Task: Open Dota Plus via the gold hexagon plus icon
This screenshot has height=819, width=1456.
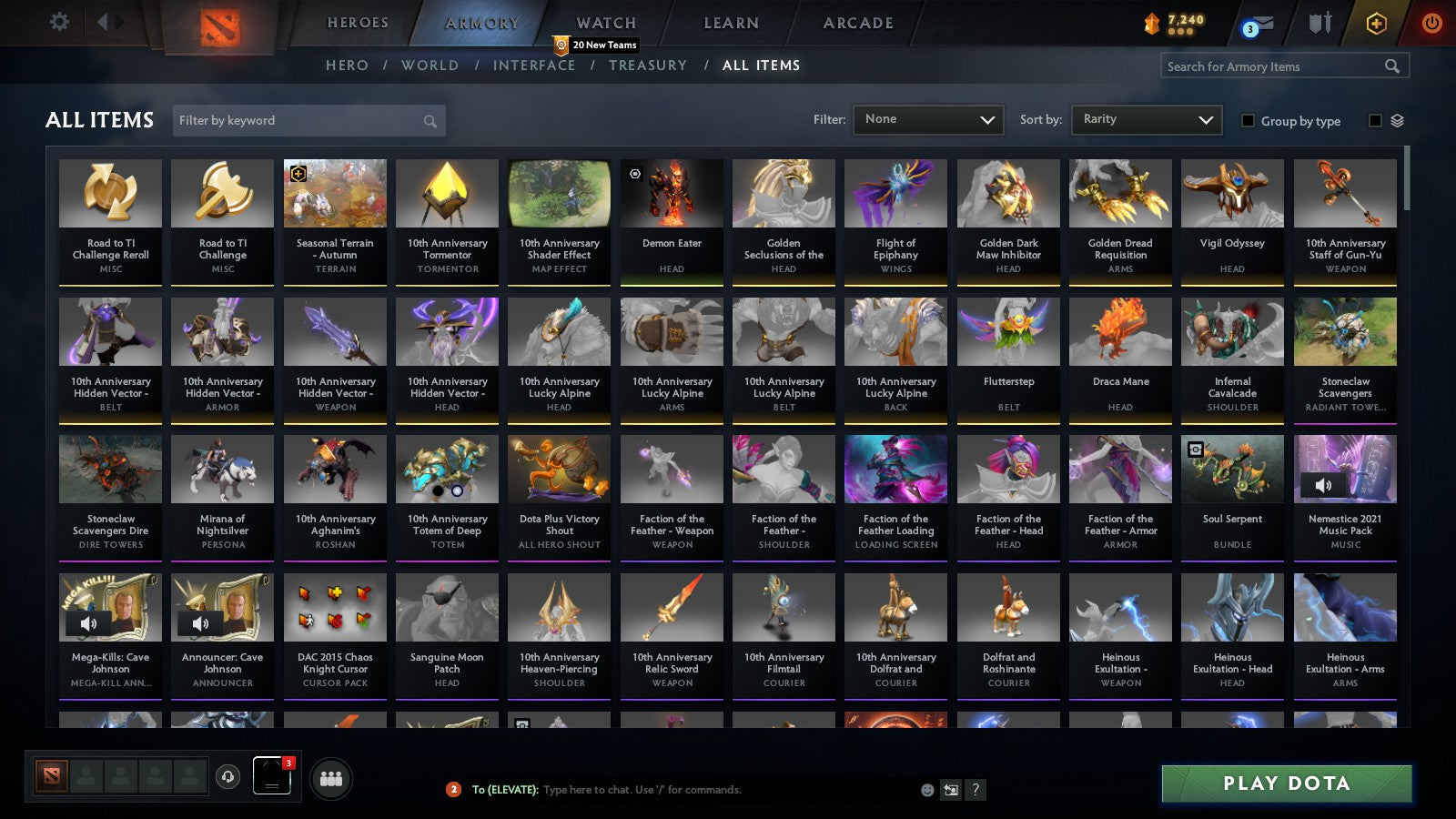Action: pyautogui.click(x=1376, y=23)
